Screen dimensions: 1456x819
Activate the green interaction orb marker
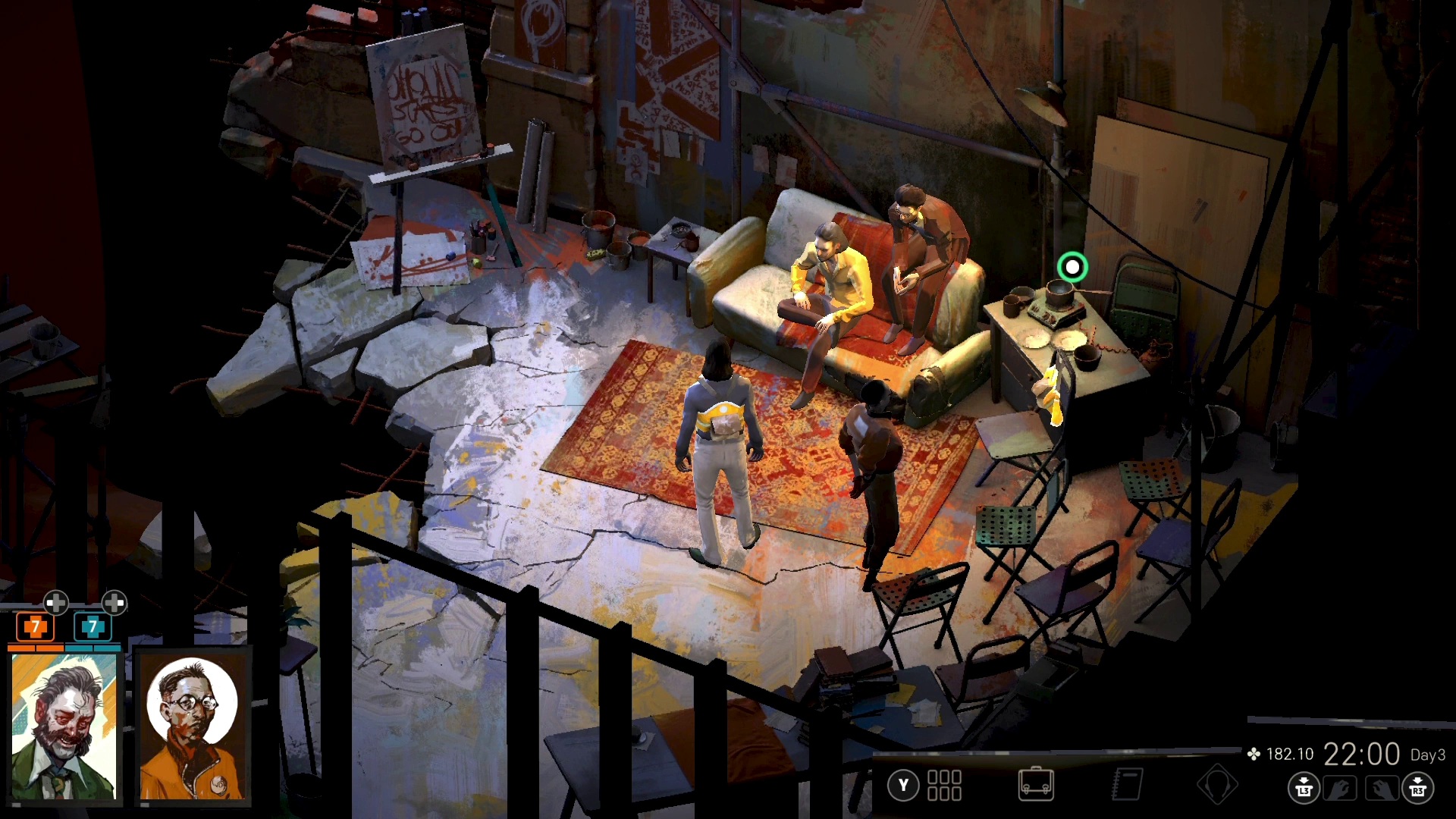tap(1072, 266)
